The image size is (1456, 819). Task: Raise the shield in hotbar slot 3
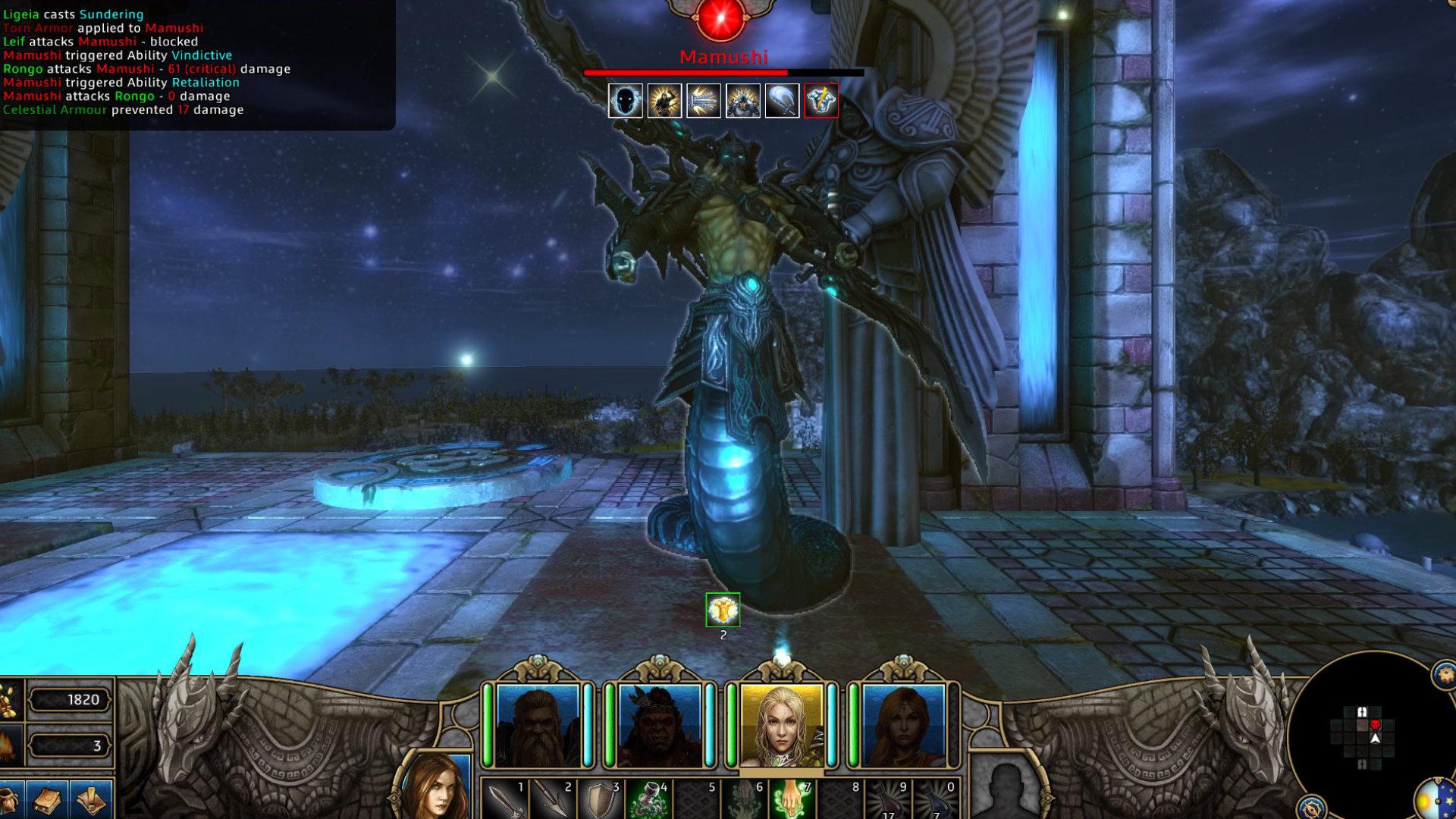[x=601, y=800]
